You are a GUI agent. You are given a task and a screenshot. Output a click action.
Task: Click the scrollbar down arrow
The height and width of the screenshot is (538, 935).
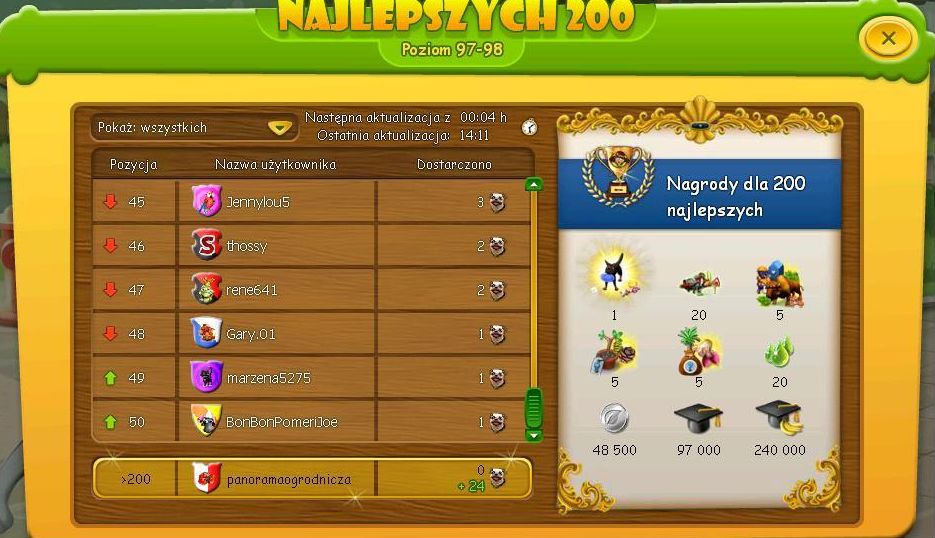(534, 435)
